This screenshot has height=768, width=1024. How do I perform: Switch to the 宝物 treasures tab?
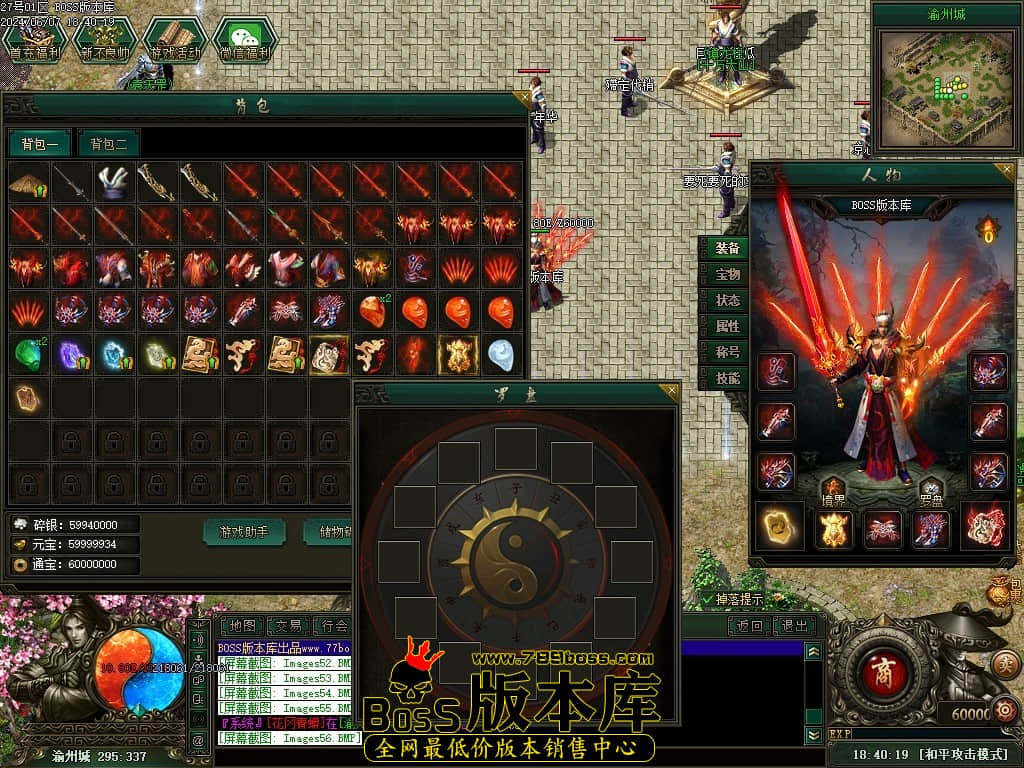coord(727,274)
